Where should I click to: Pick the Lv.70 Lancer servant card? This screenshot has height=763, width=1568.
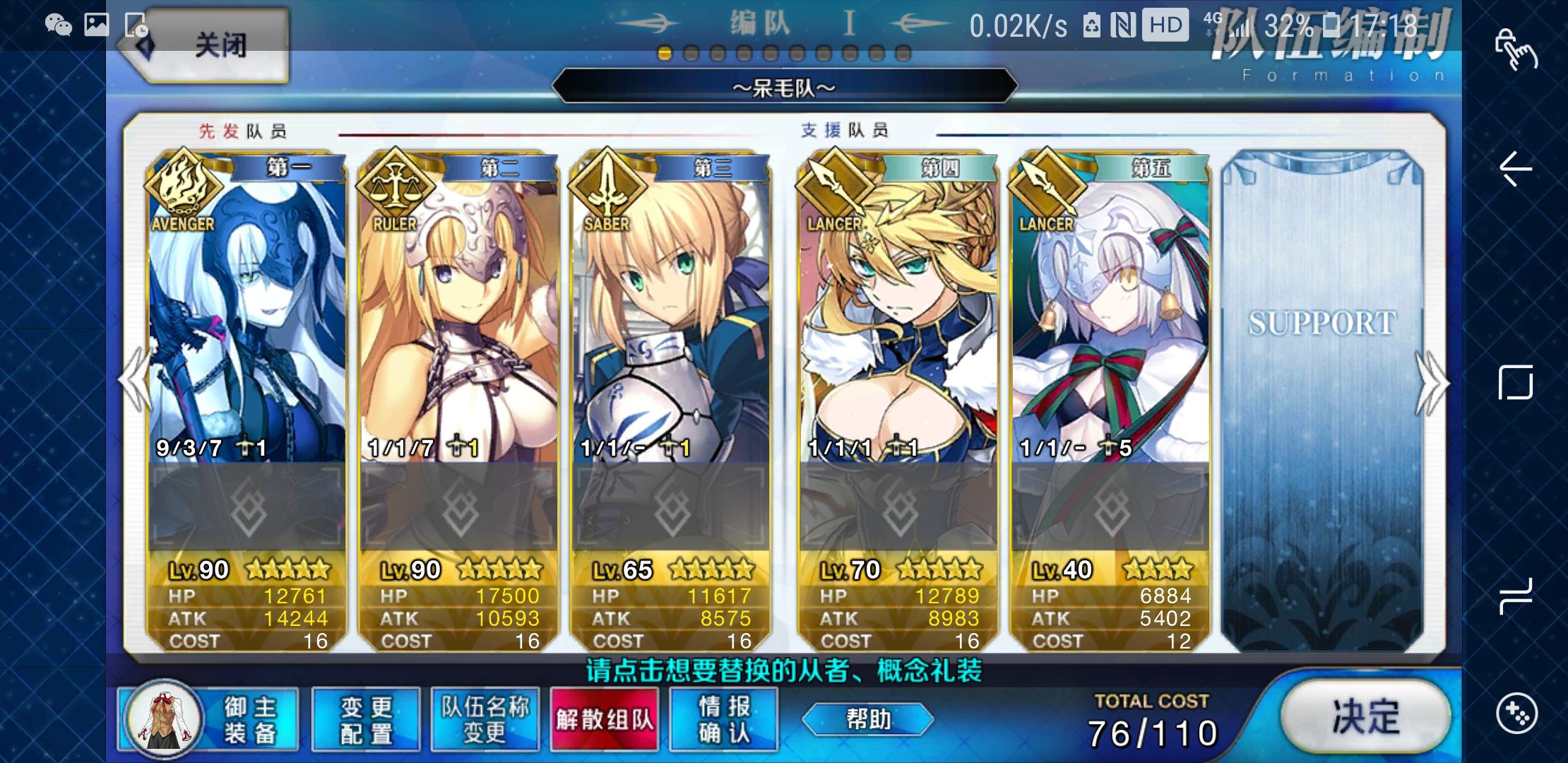coord(898,318)
